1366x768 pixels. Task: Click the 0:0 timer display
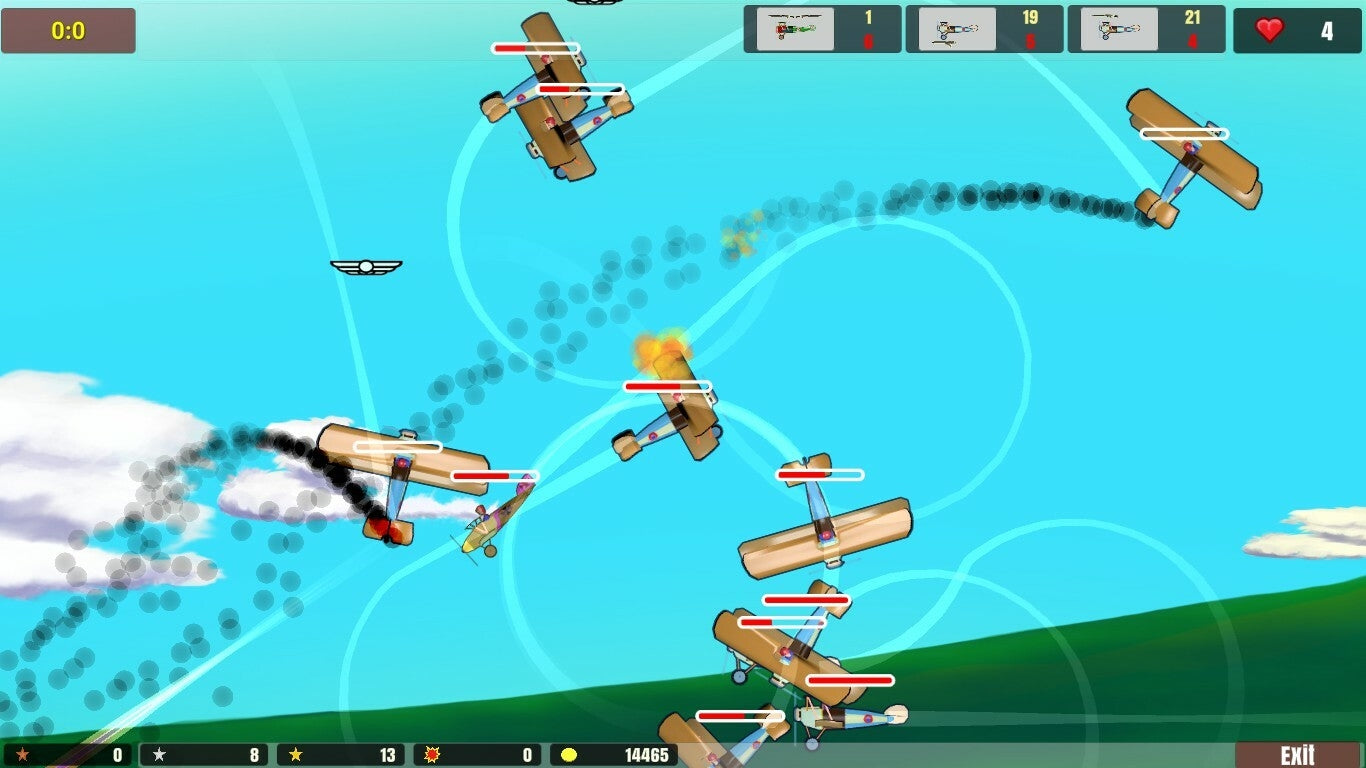point(68,29)
